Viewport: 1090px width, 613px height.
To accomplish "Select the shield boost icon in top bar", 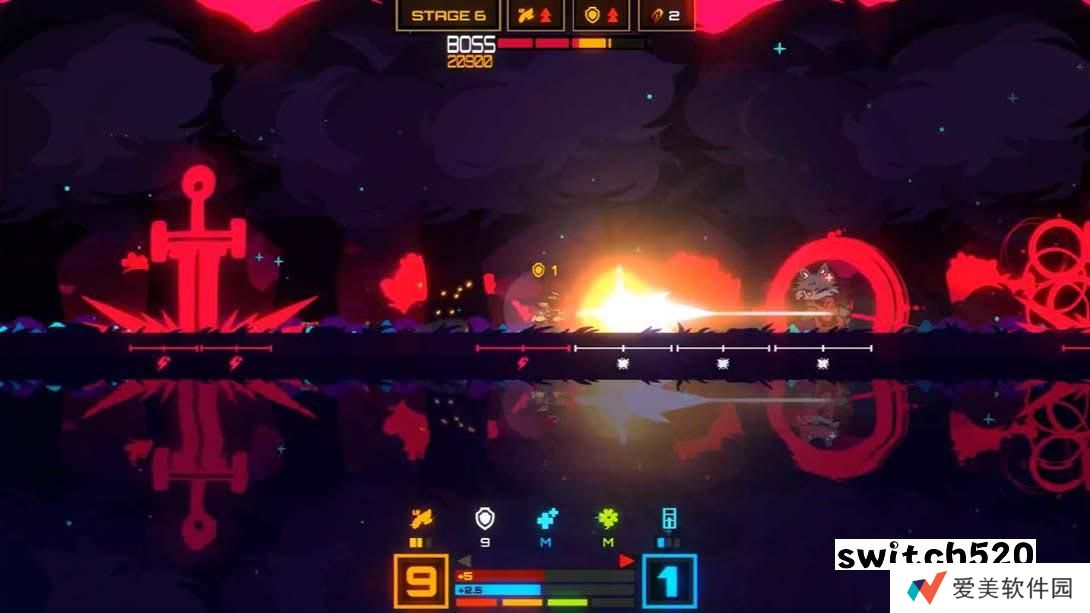I will pyautogui.click(x=601, y=16).
